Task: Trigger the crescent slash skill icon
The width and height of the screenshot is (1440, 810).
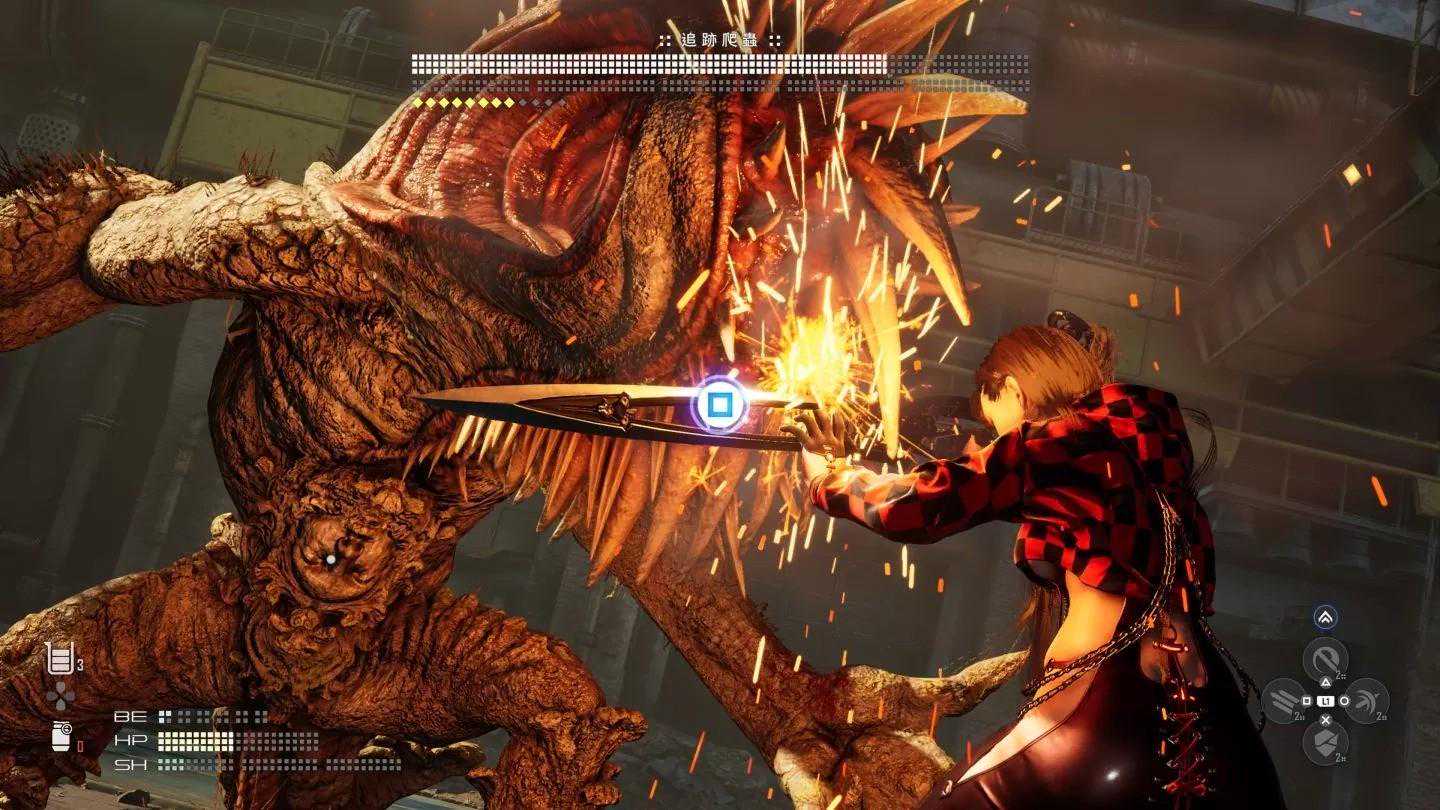Action: pyautogui.click(x=1367, y=701)
